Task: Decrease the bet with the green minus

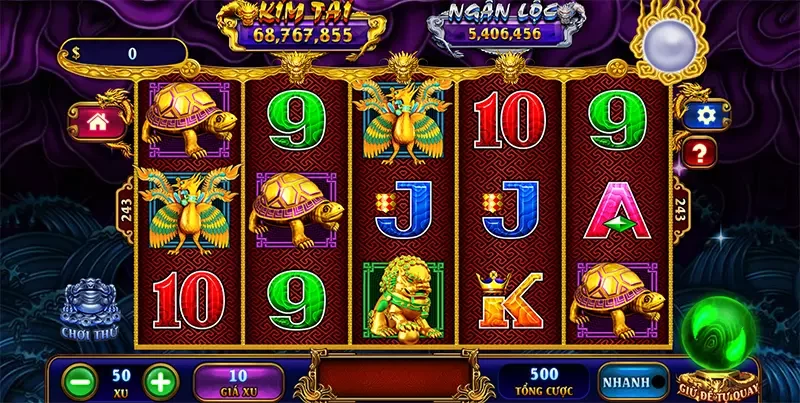Action: coord(79,380)
